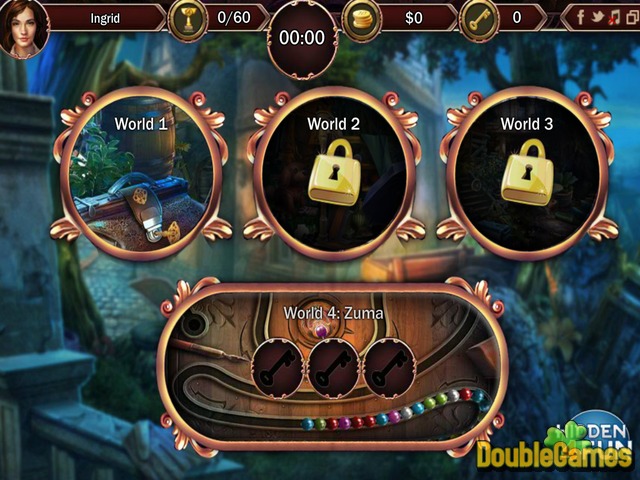
Task: Click the gold coins icon
Action: click(362, 18)
